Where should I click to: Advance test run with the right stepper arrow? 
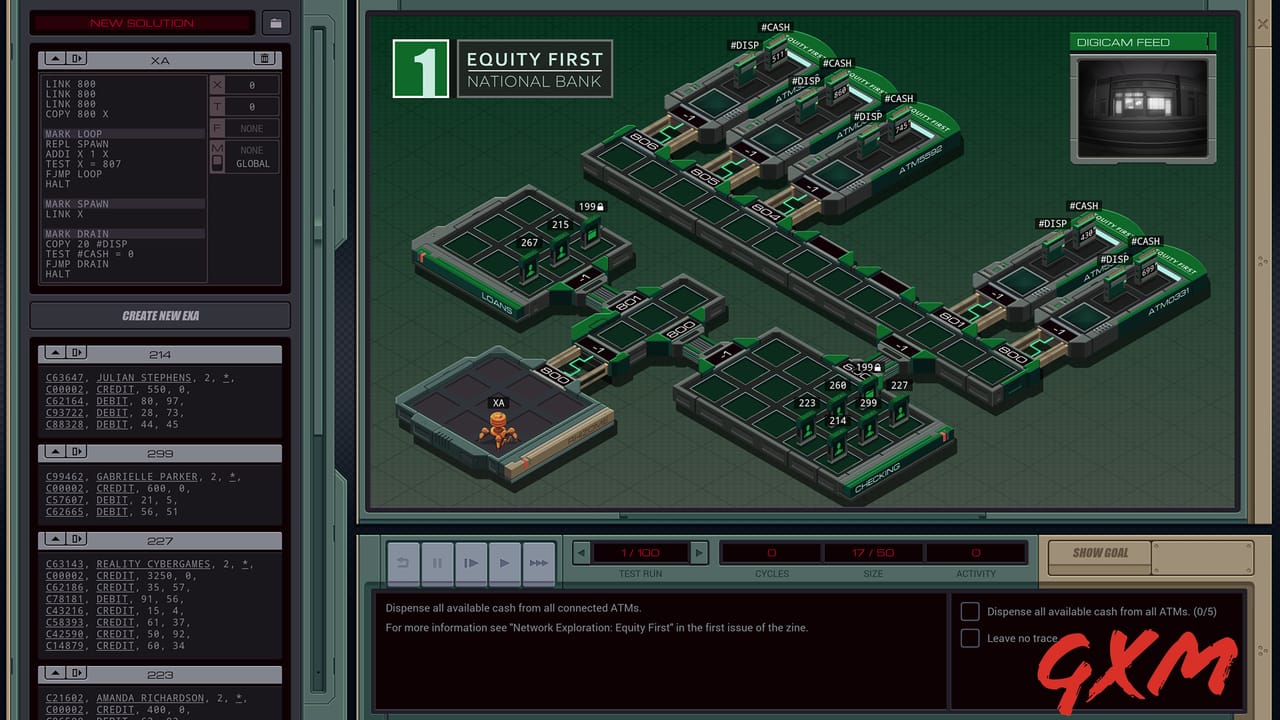click(698, 551)
